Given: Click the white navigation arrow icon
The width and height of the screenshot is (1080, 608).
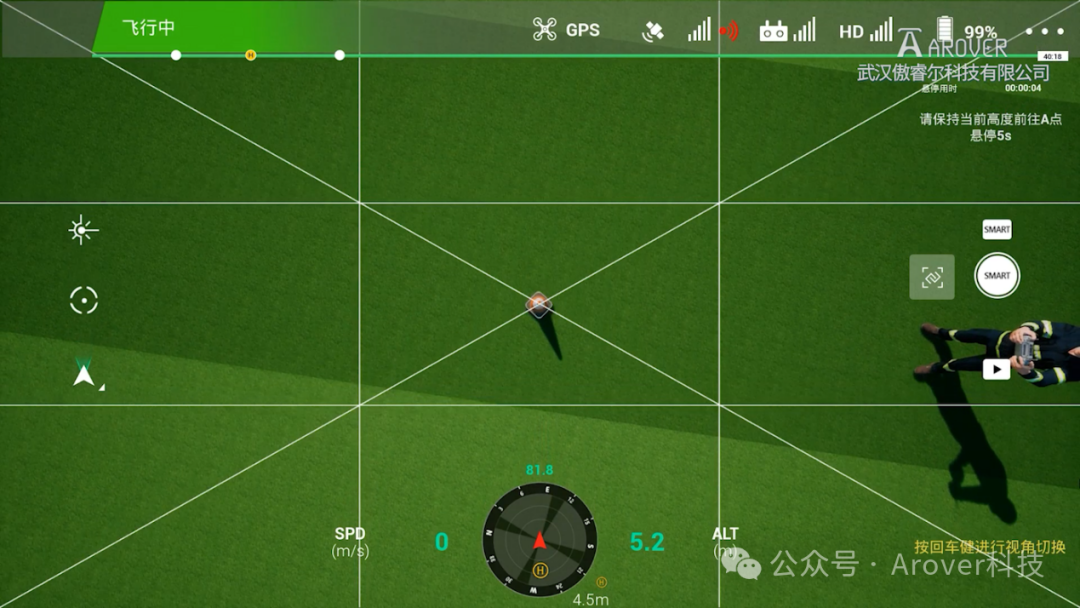Looking at the screenshot, I should tap(84, 376).
